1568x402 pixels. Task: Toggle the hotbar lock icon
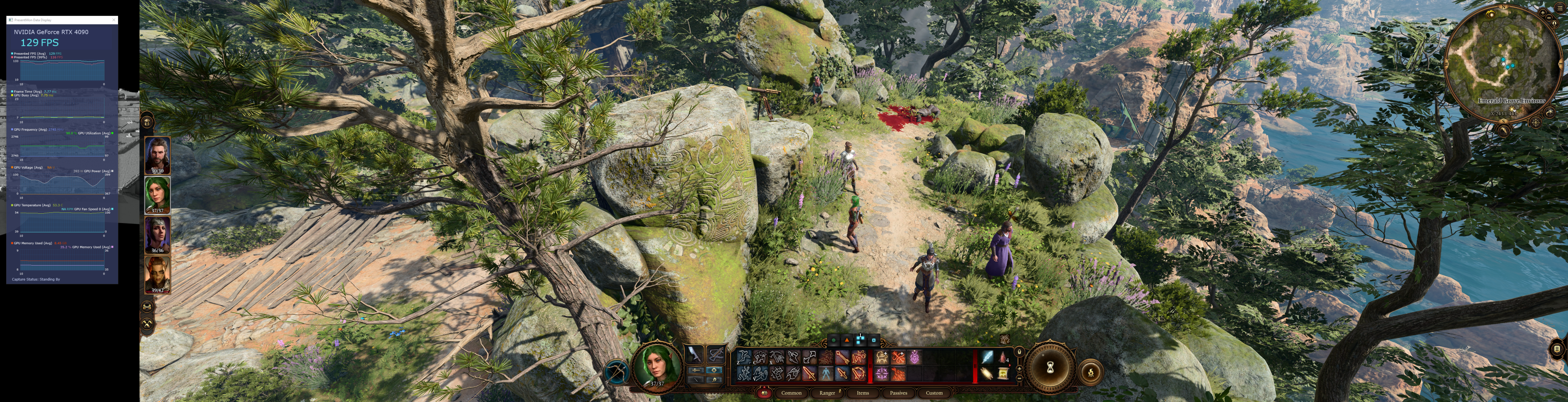coord(1020,351)
